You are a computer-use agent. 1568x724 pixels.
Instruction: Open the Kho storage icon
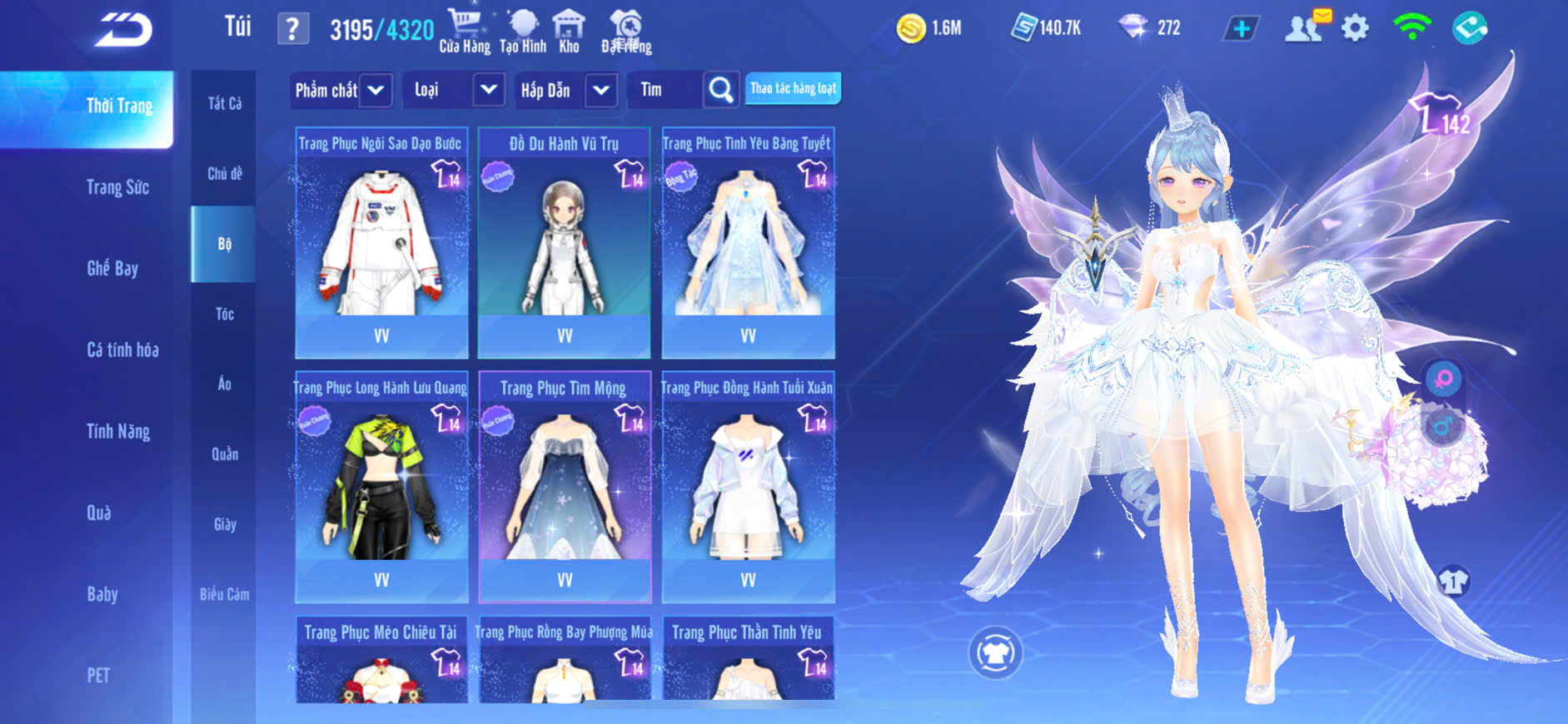point(569,31)
